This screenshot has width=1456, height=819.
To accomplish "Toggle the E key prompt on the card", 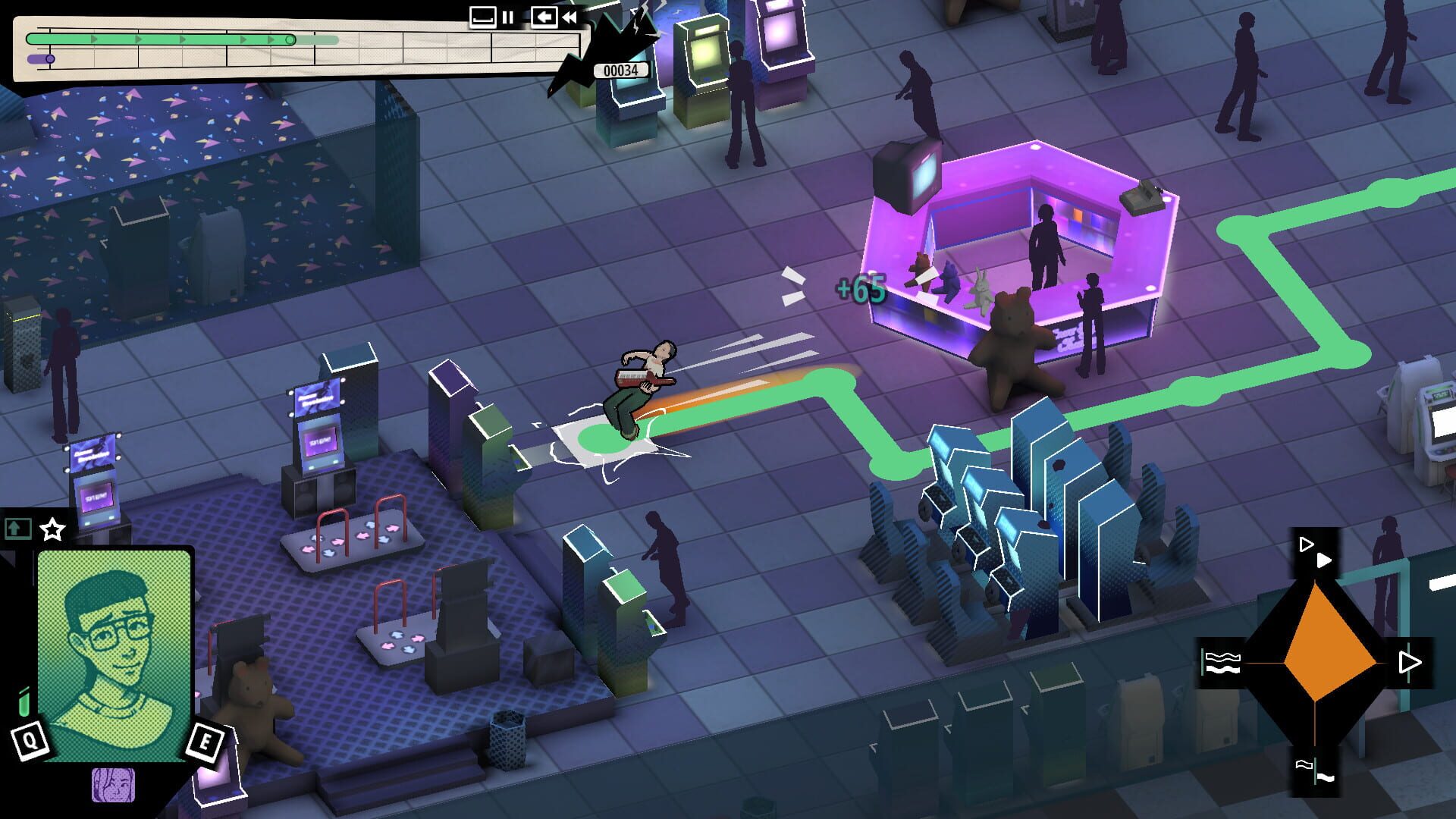I will [x=203, y=739].
